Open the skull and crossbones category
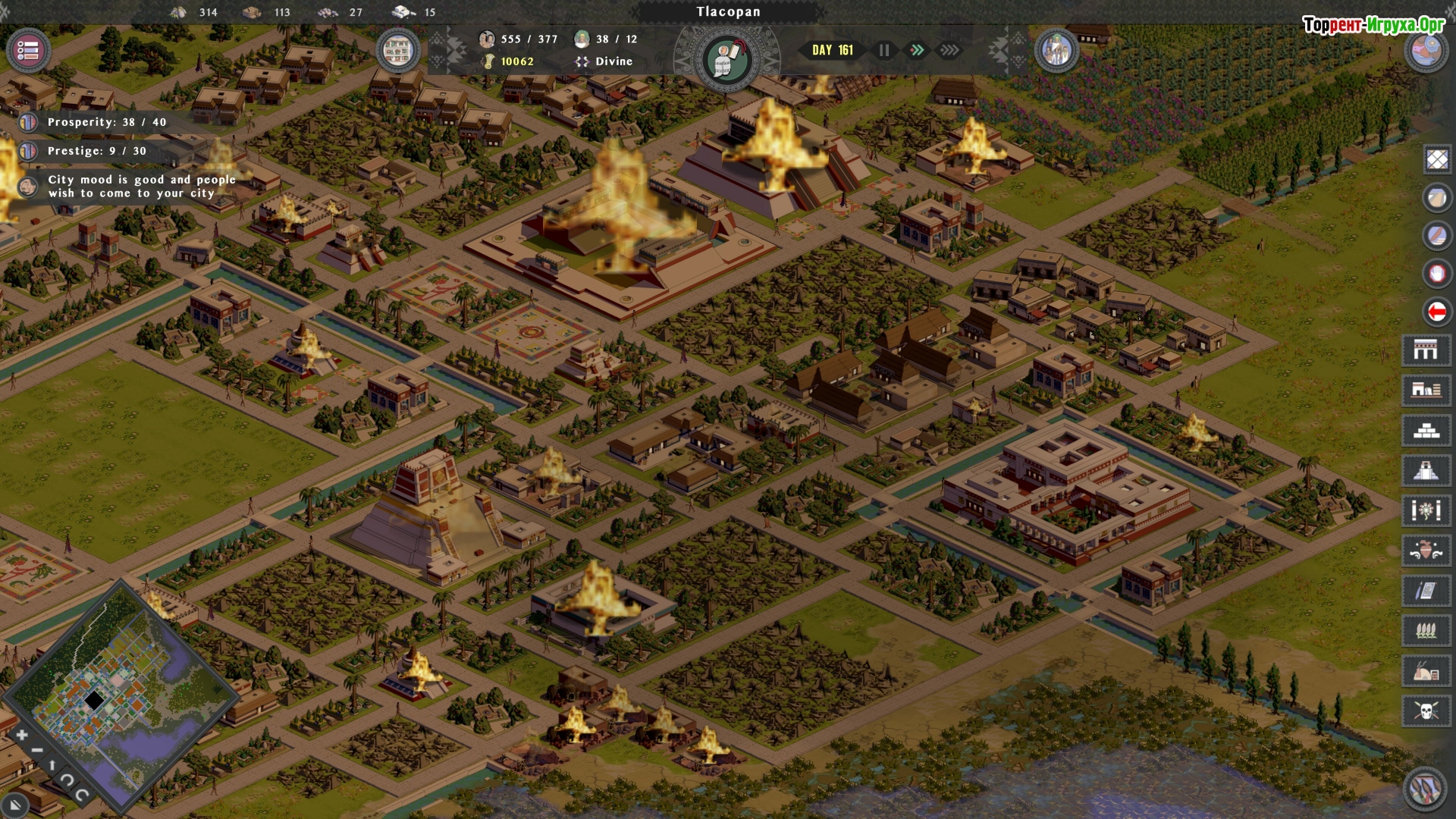 click(x=1426, y=711)
